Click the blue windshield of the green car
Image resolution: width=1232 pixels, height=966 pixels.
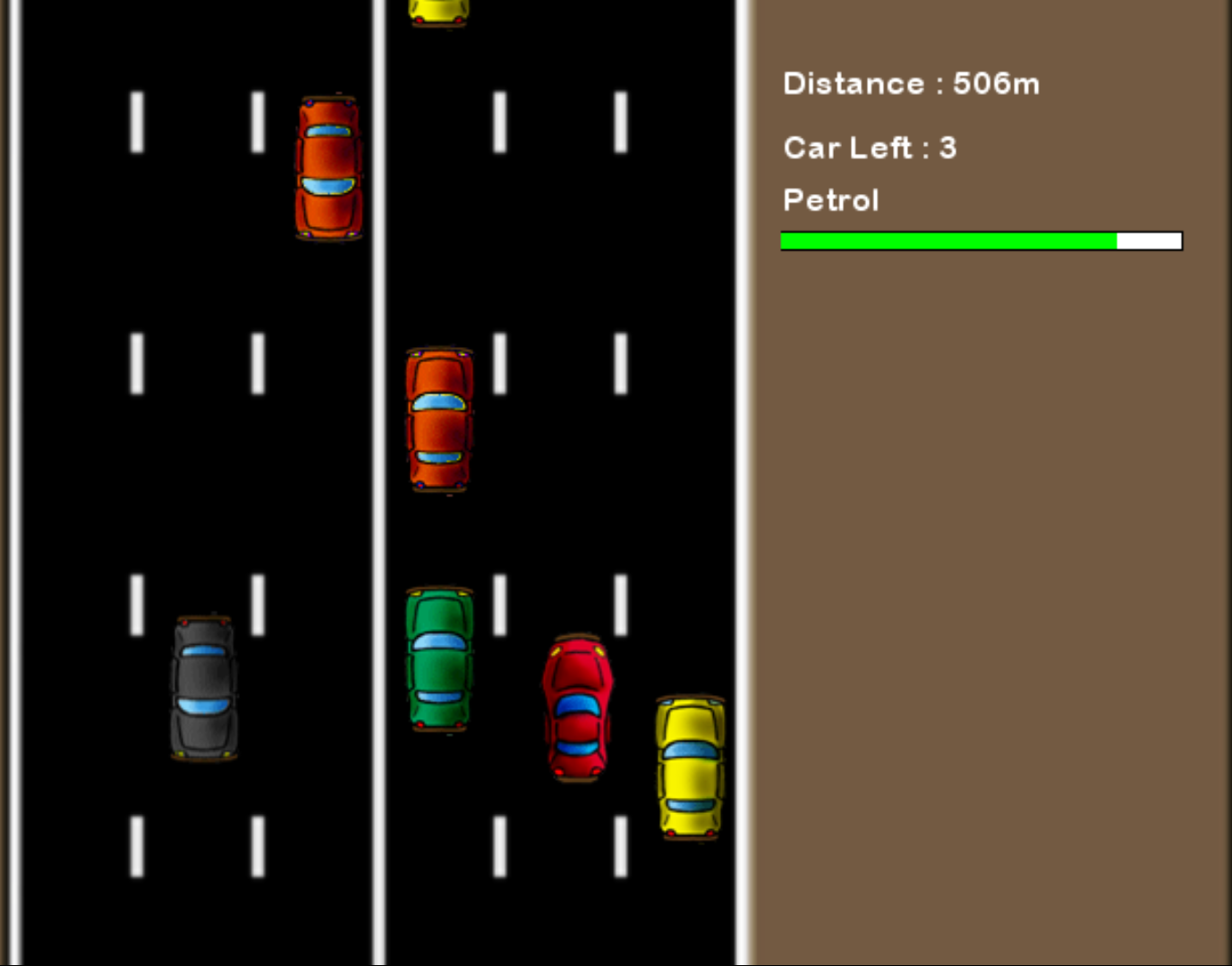point(439,641)
